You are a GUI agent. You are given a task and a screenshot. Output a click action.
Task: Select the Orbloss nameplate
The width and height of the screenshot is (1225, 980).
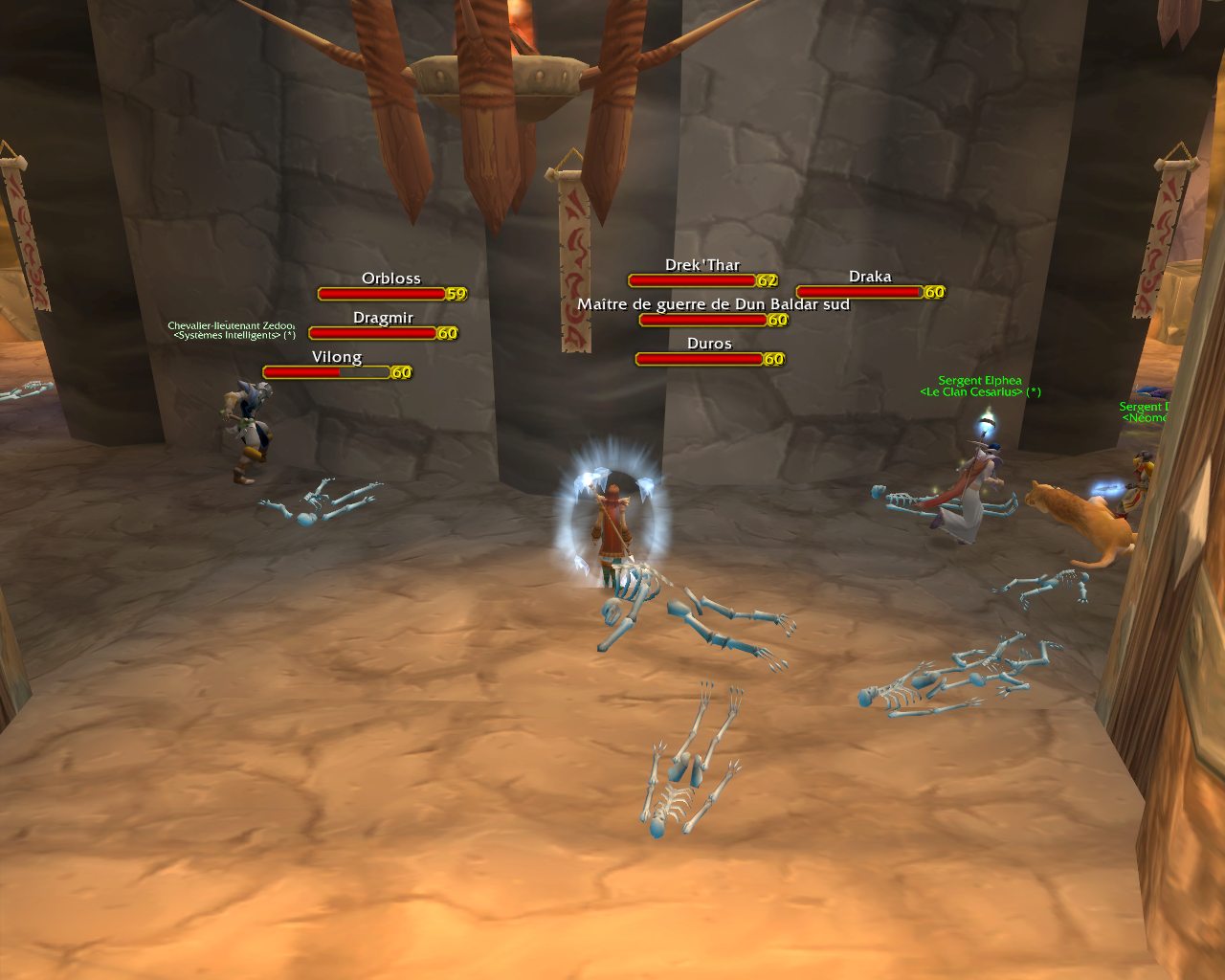coord(382,294)
